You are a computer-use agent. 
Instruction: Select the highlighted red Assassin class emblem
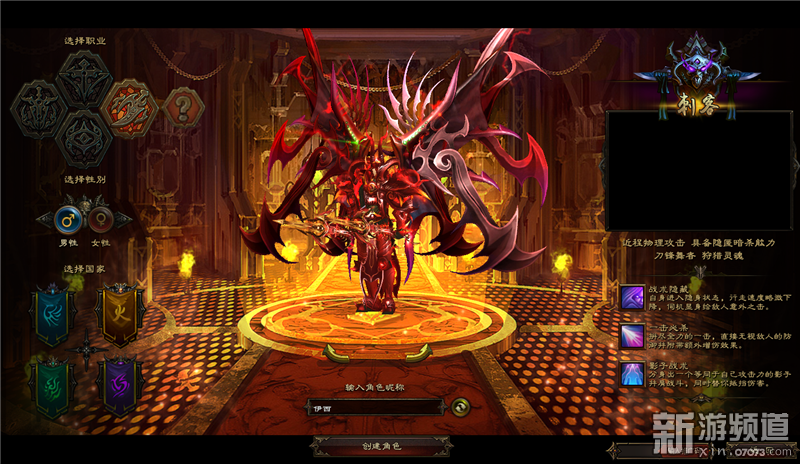click(x=132, y=103)
